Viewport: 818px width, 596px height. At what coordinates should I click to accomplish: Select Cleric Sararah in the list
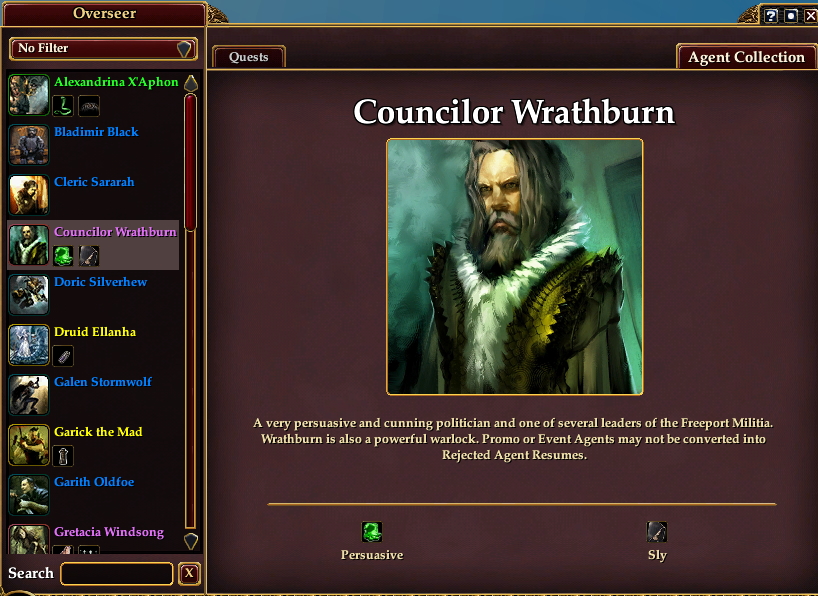[94, 182]
